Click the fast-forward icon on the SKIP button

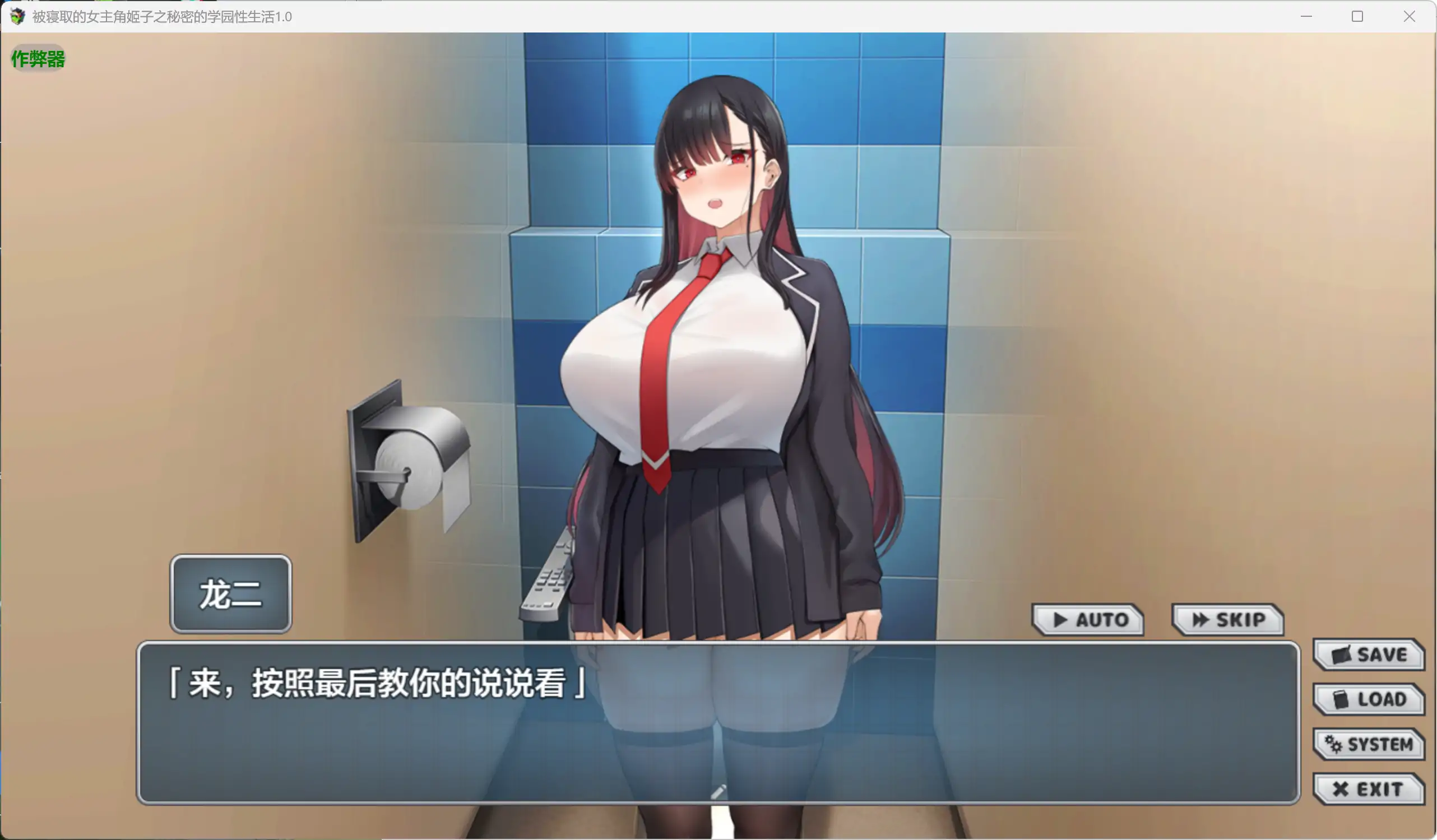(x=1202, y=620)
